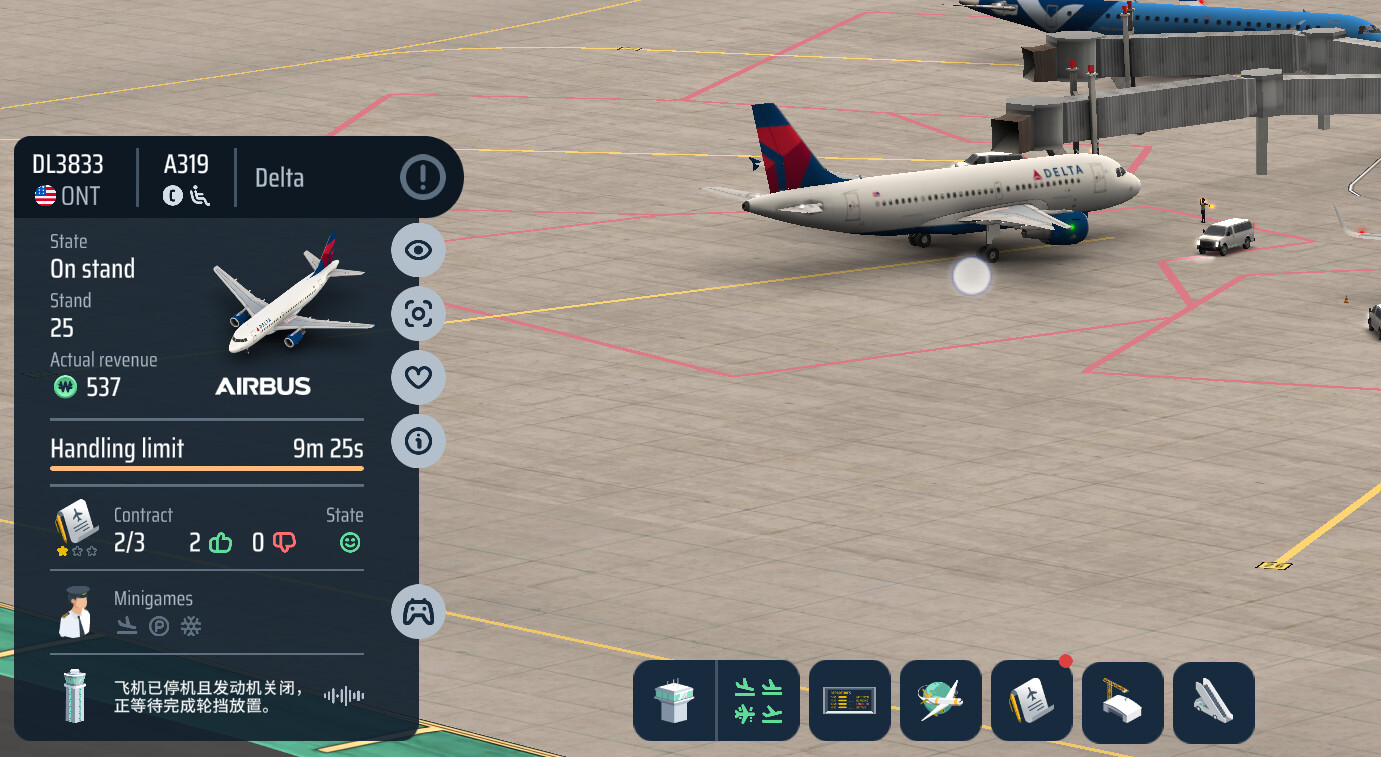Open the green arrivals and departures list

tap(758, 701)
